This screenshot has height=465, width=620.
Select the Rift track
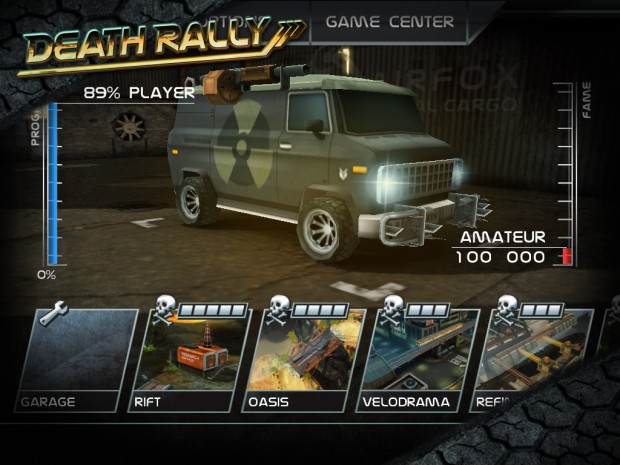[x=190, y=362]
